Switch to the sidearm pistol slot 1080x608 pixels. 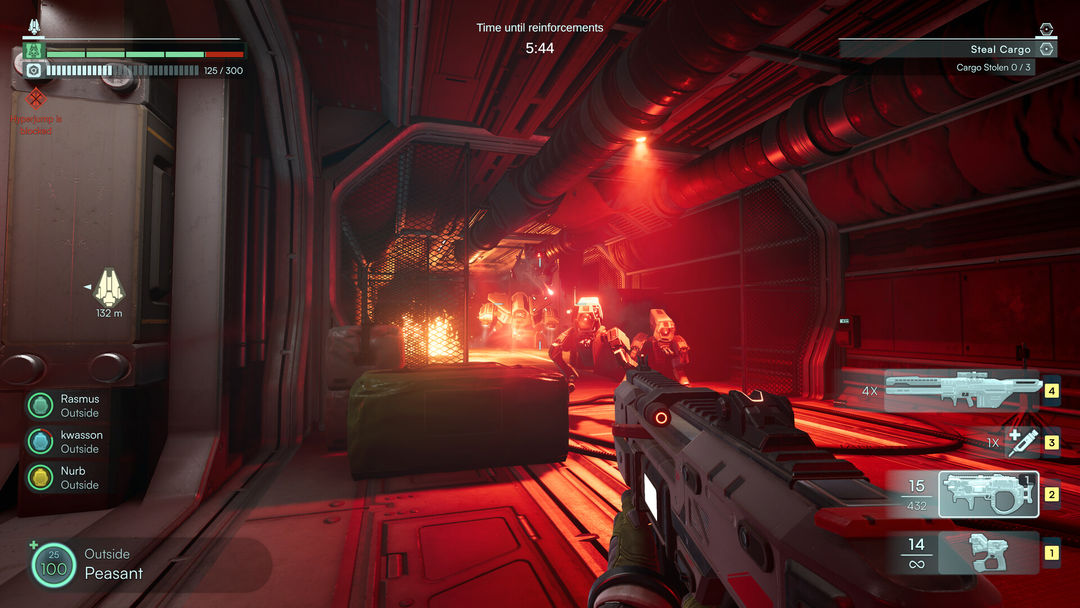[990, 551]
